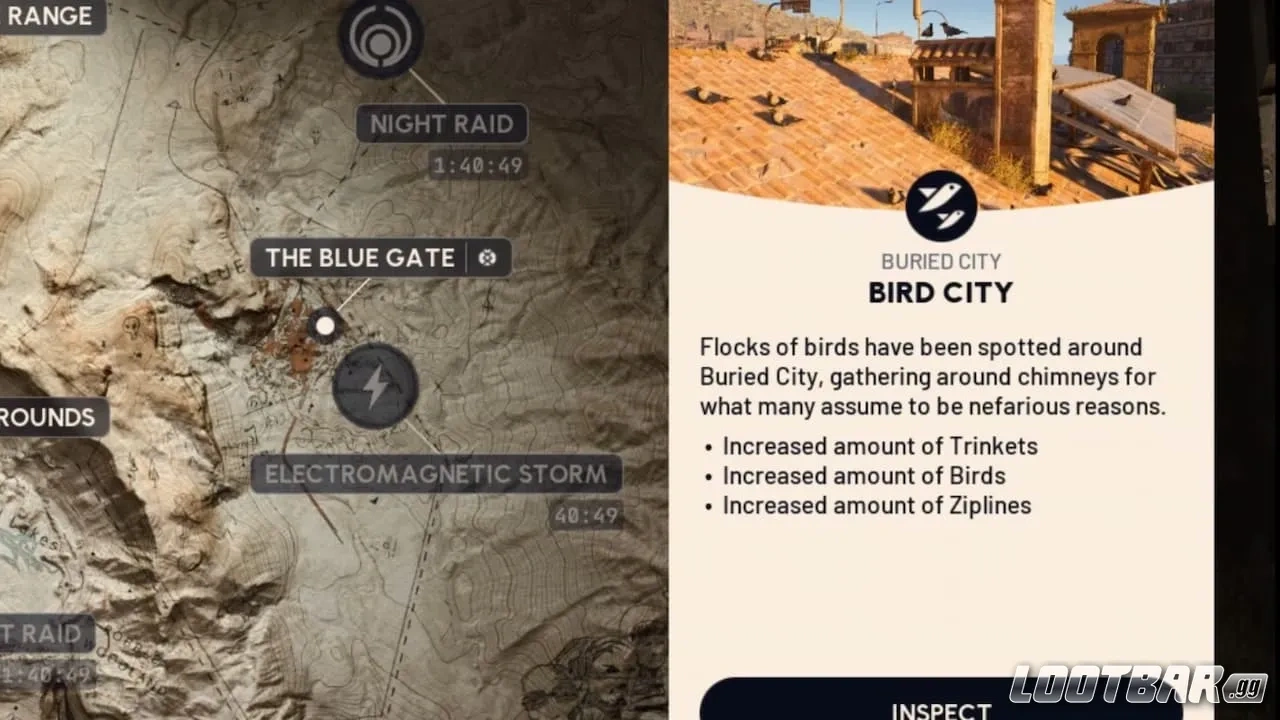1280x720 pixels.
Task: Select the NIGHT RAID label under the event icon
Action: (x=441, y=124)
